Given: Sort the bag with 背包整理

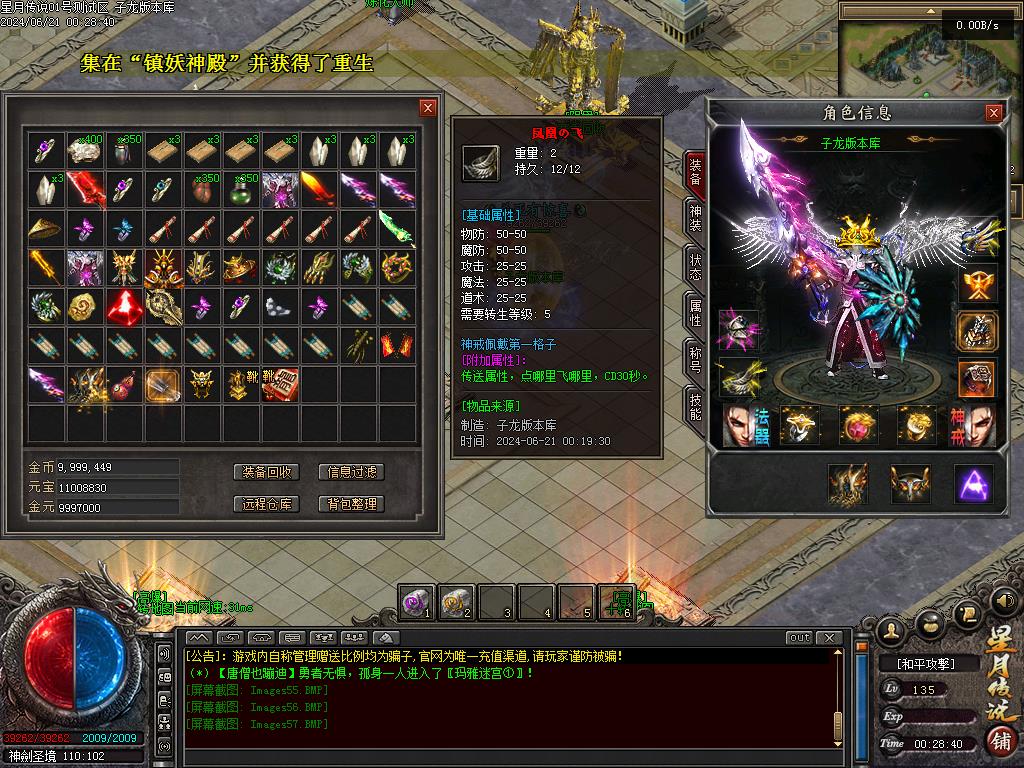Looking at the screenshot, I should (351, 504).
